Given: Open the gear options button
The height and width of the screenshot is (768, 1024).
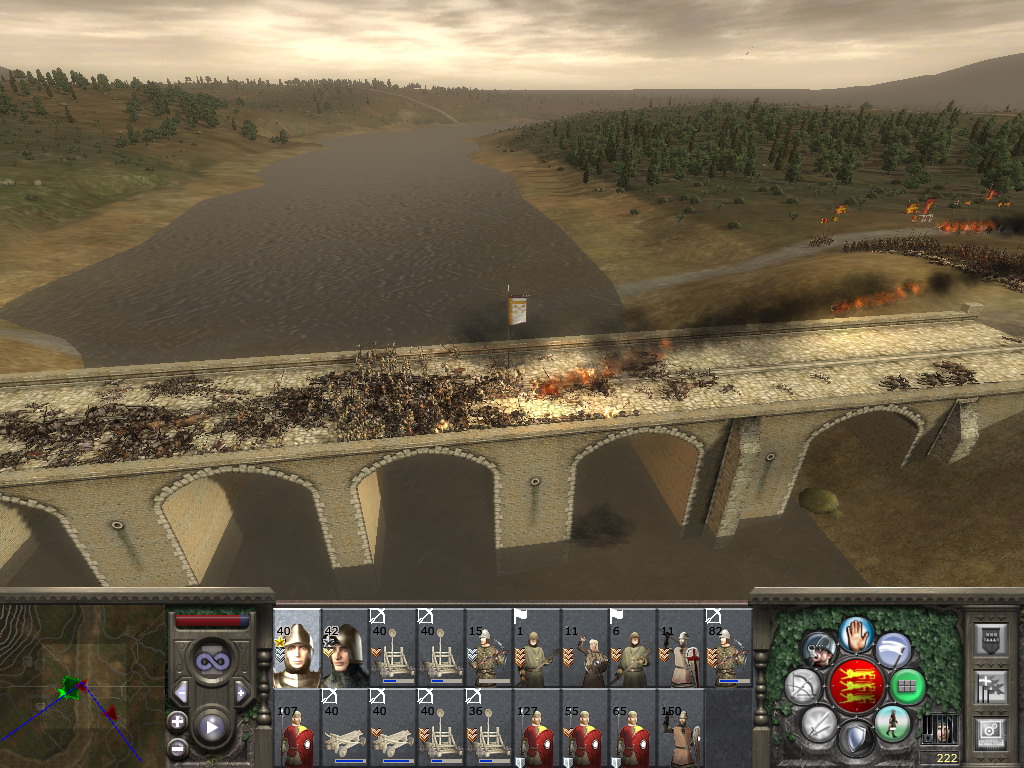Looking at the screenshot, I should [989, 732].
